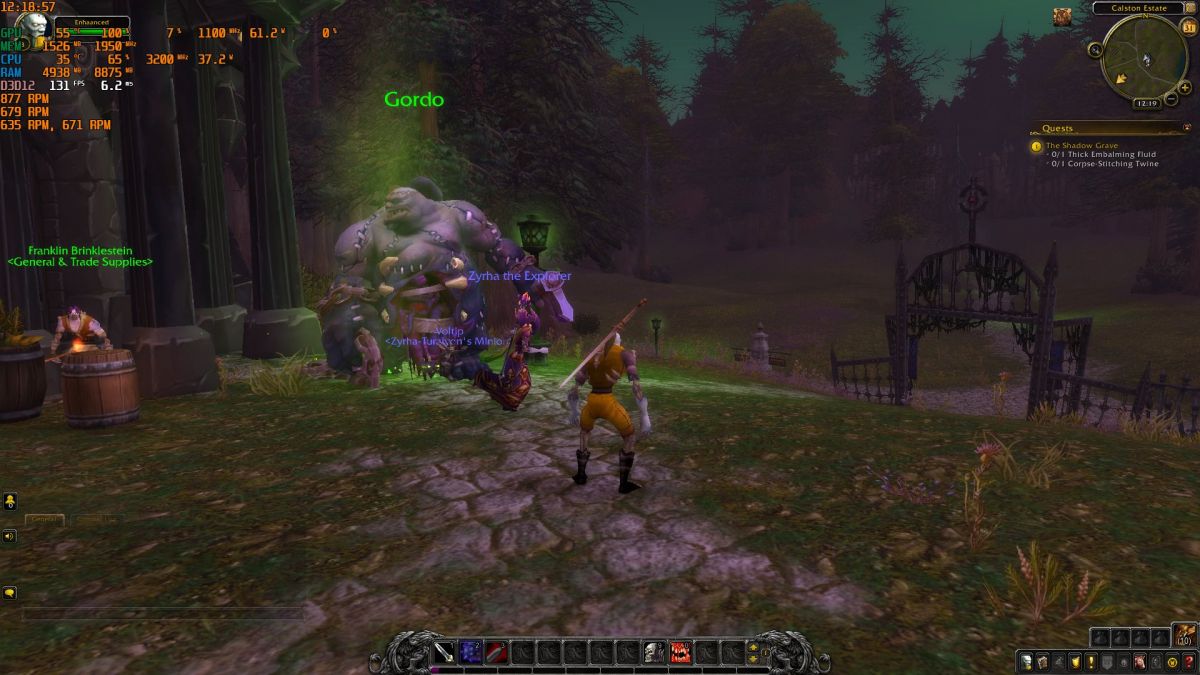
Task: Activate the skull ability on the action bar
Action: (654, 653)
